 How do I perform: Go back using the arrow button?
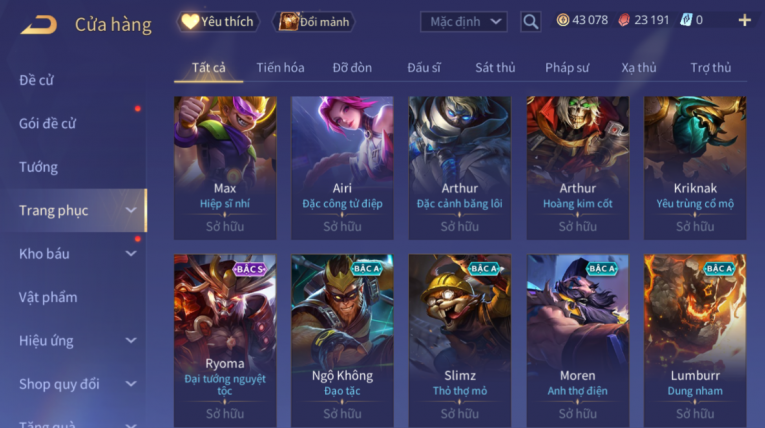point(38,24)
